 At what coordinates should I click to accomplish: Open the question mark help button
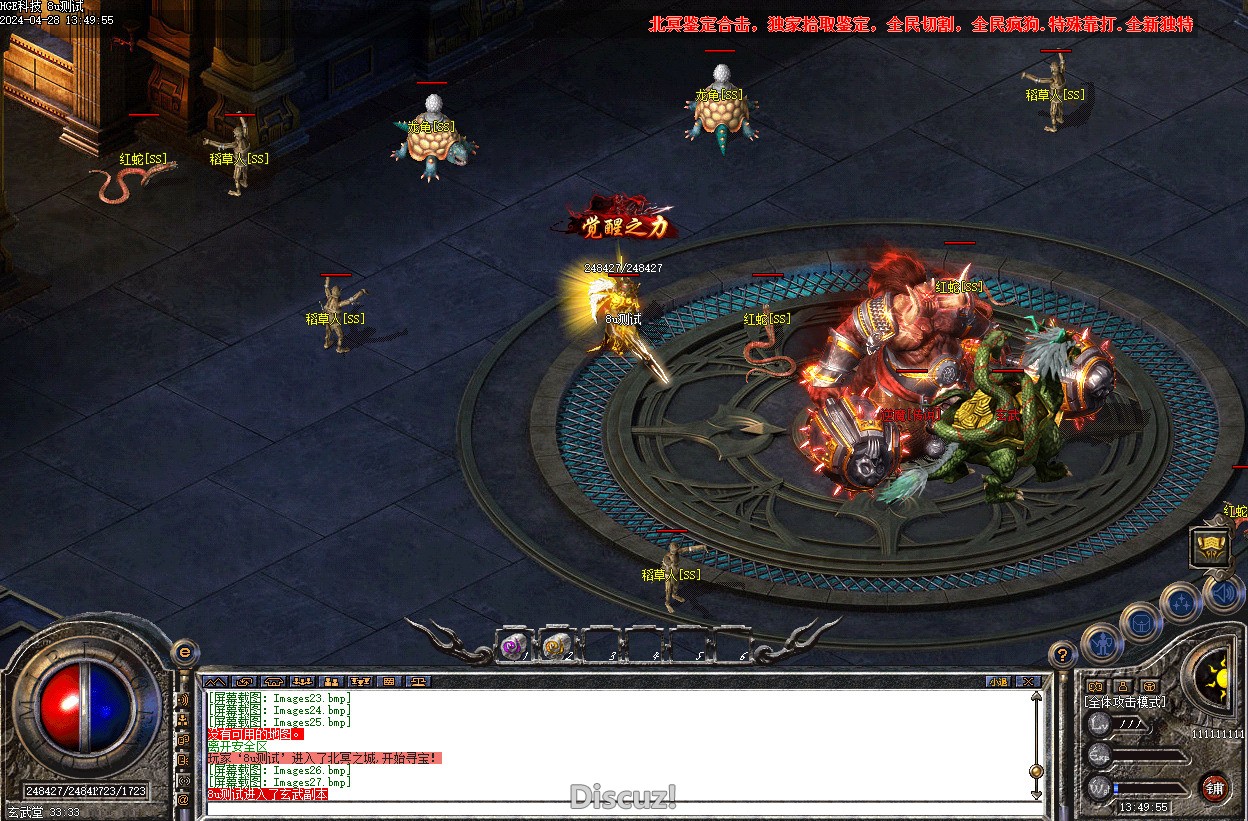tap(1062, 655)
